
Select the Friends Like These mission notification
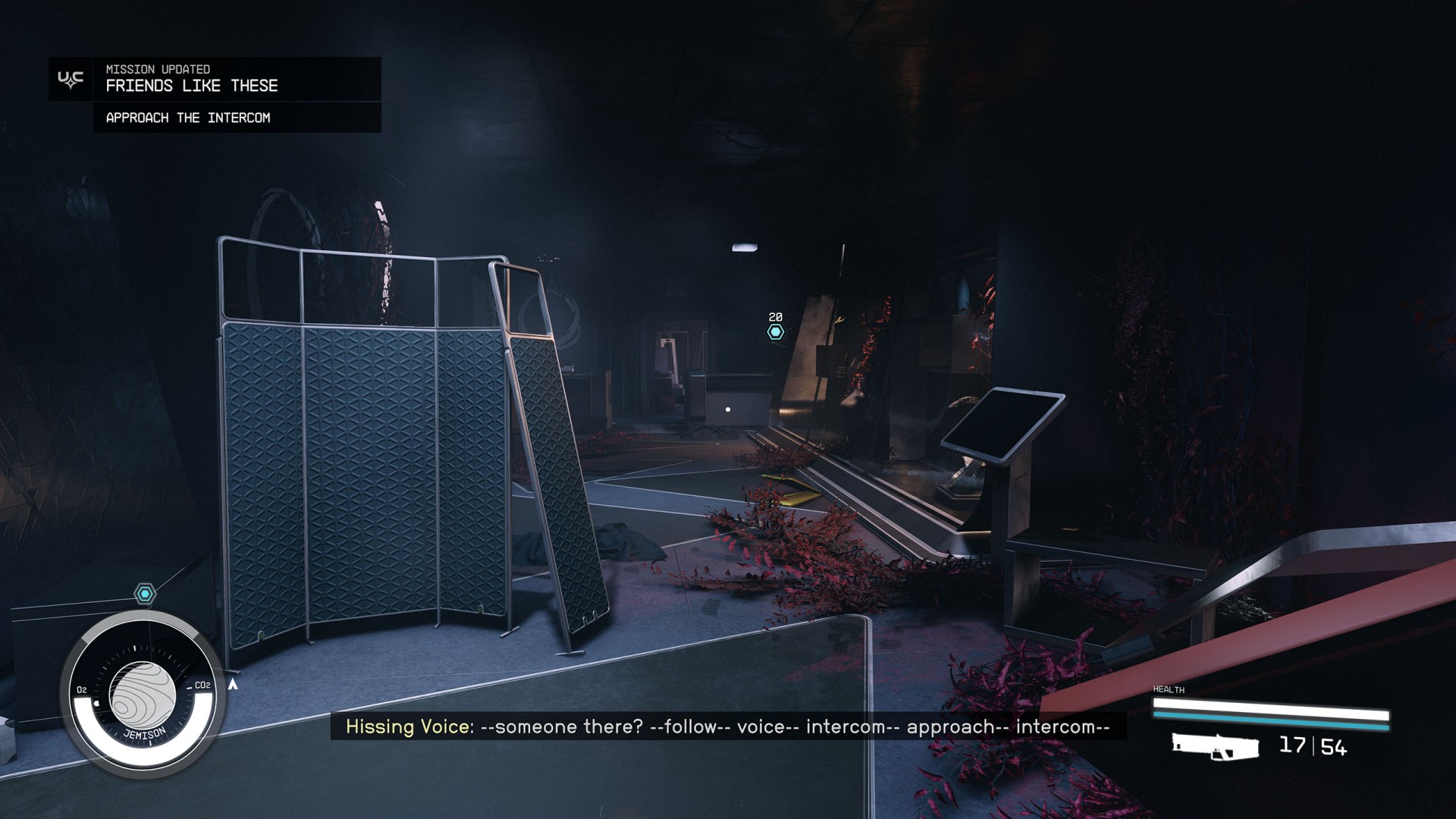(192, 86)
